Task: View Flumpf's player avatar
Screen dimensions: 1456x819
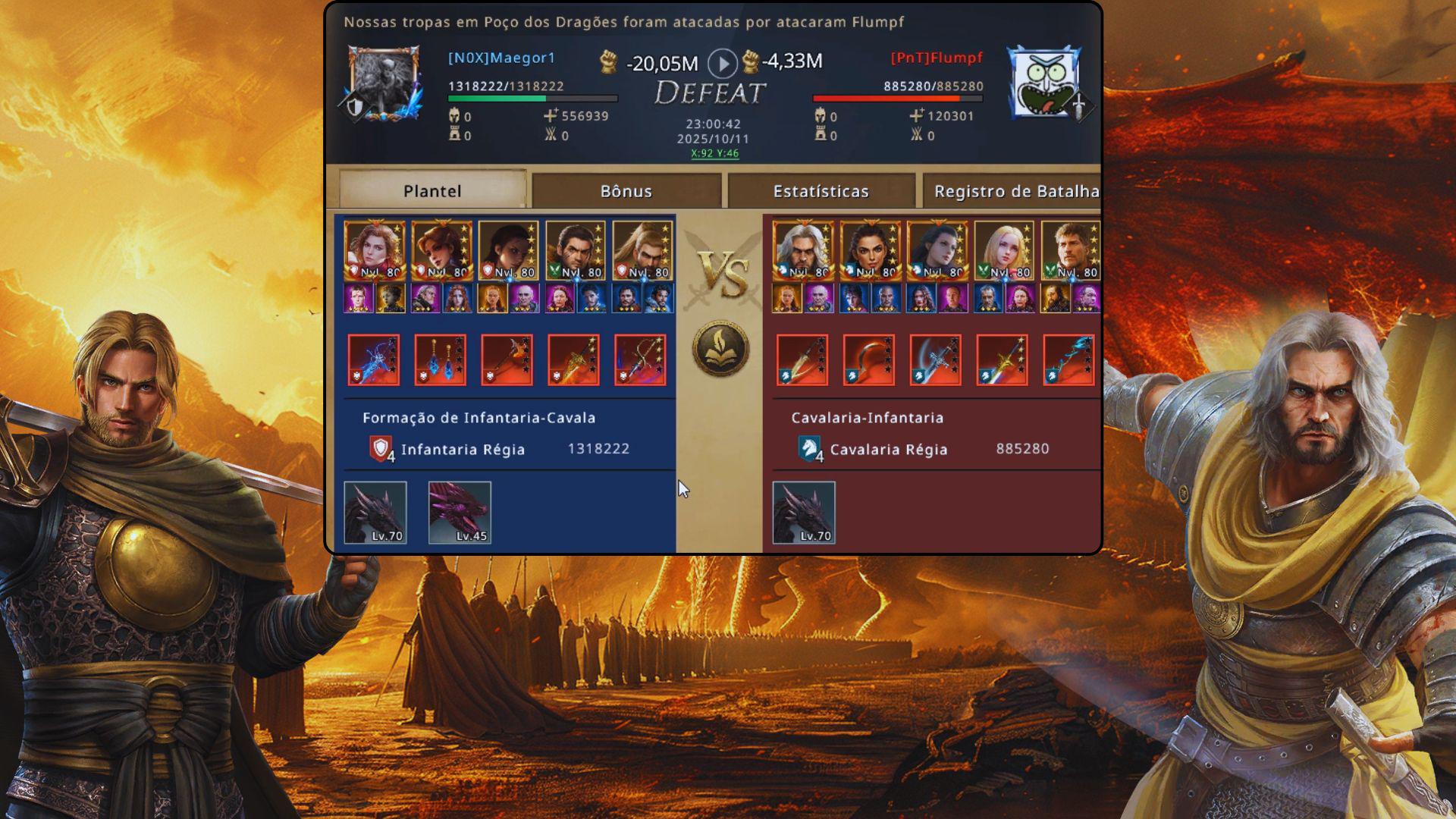Action: (1044, 81)
